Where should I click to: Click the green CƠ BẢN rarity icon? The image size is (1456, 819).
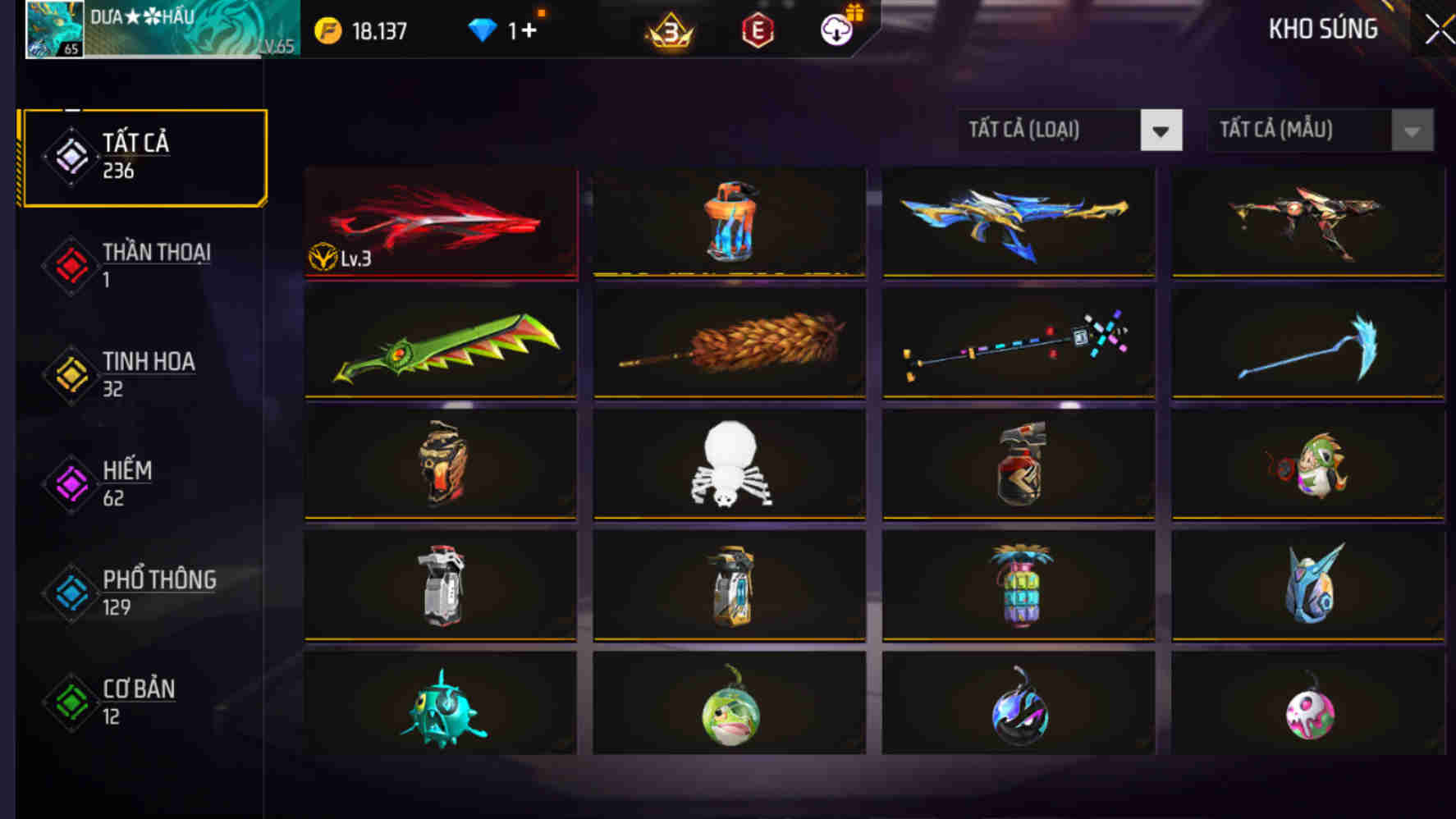coord(72,702)
